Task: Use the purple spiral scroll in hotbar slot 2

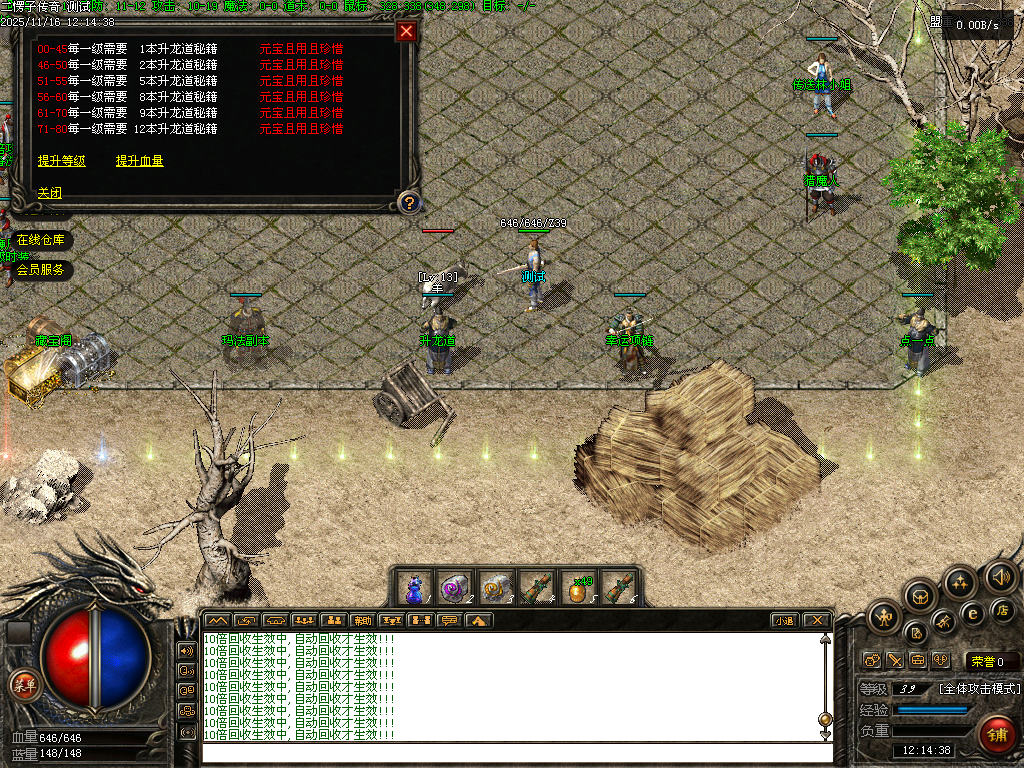Action: point(455,588)
